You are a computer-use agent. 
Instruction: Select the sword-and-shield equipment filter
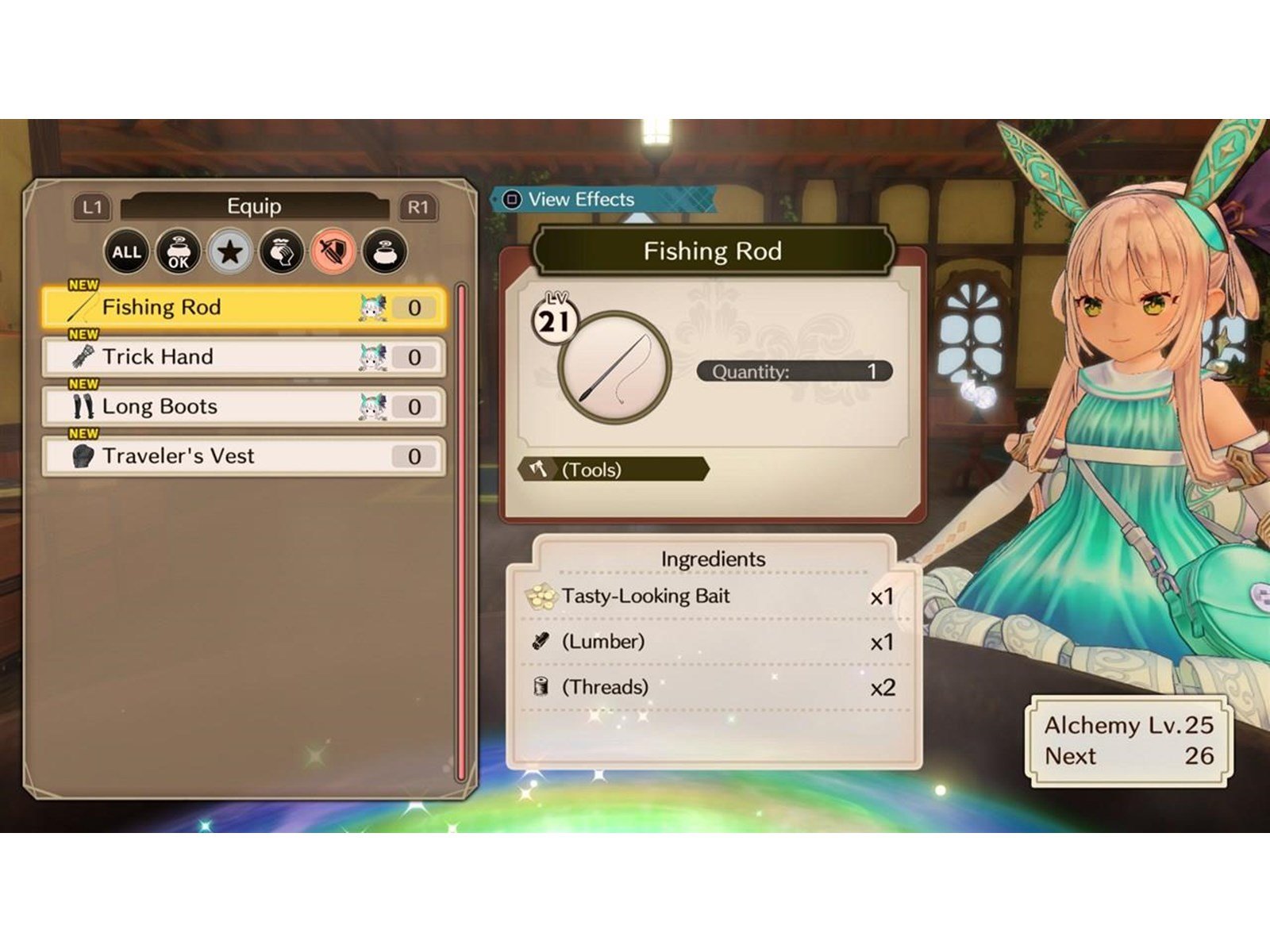click(335, 252)
